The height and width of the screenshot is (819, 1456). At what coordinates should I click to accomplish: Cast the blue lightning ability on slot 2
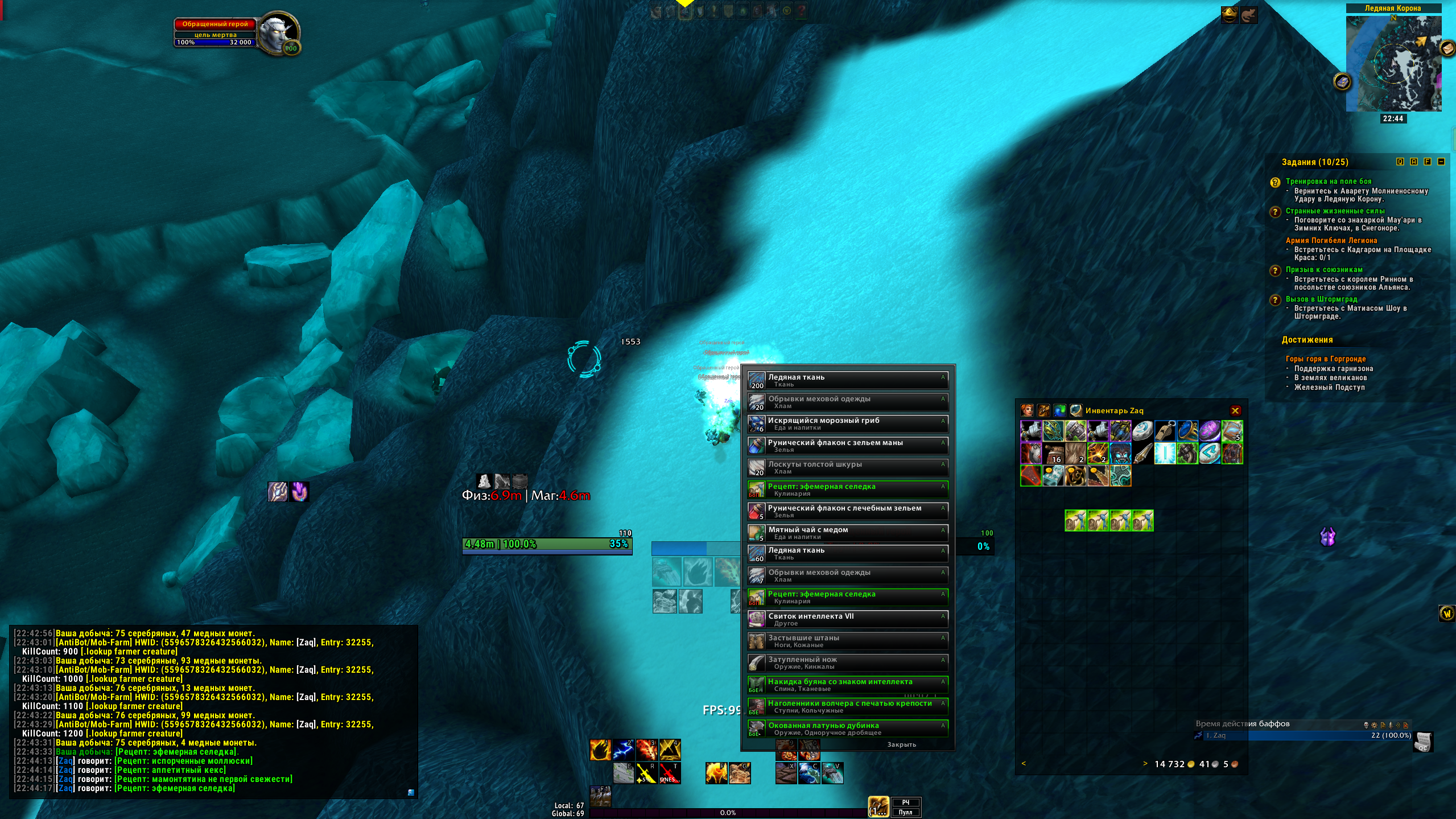[x=624, y=750]
